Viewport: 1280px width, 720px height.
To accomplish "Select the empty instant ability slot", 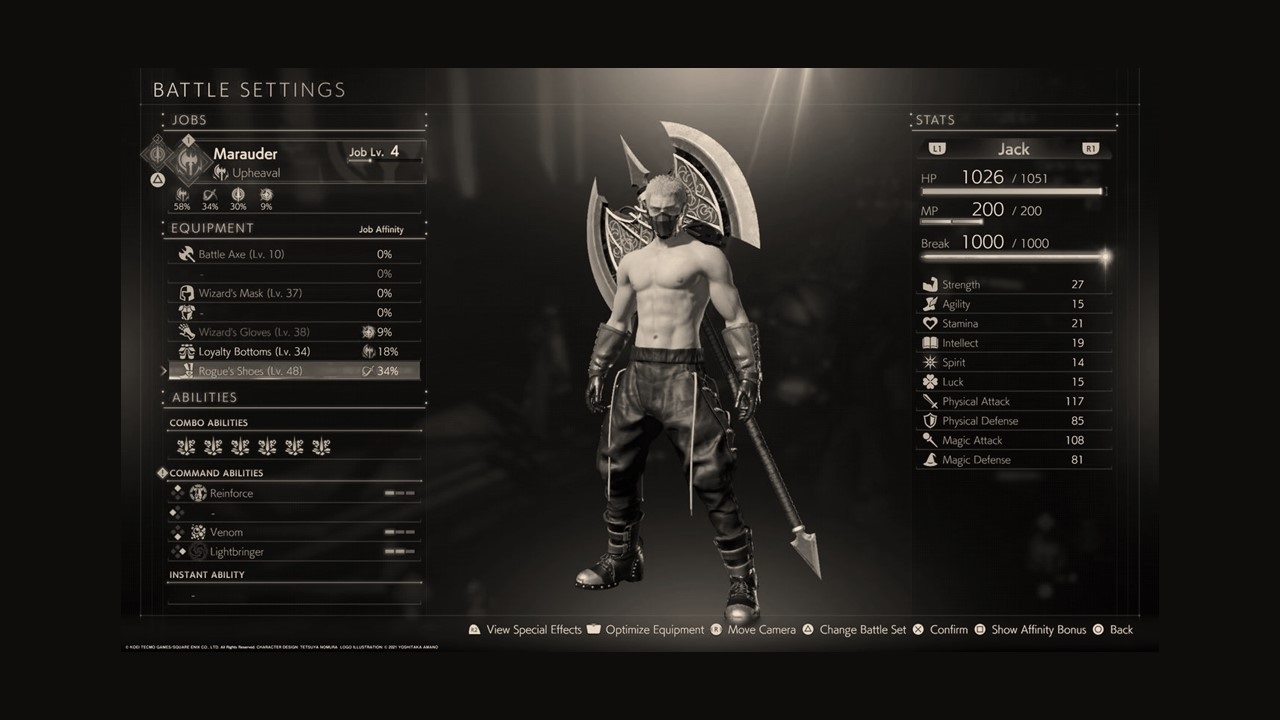I will 294,595.
